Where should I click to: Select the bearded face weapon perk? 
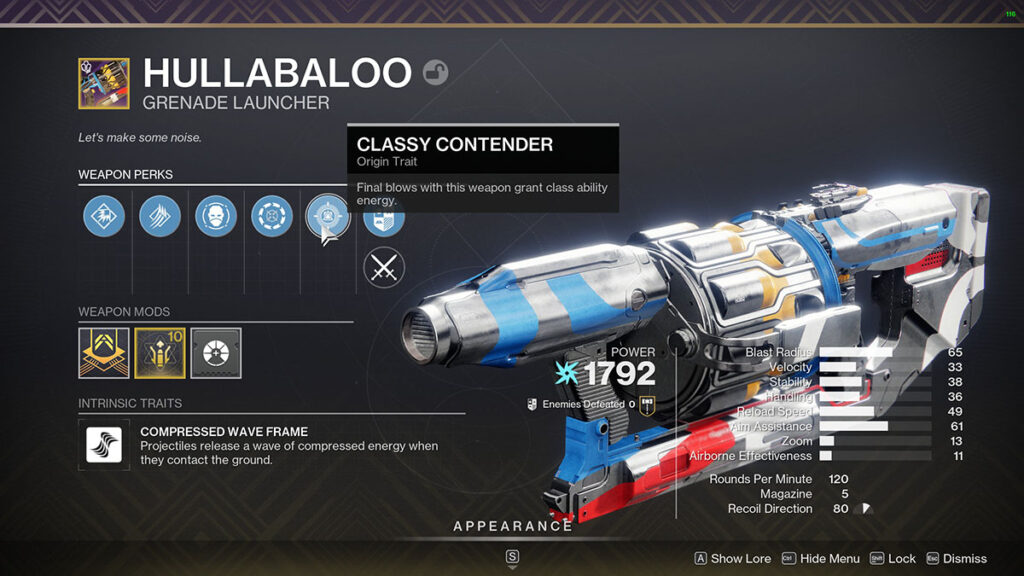[x=216, y=216]
